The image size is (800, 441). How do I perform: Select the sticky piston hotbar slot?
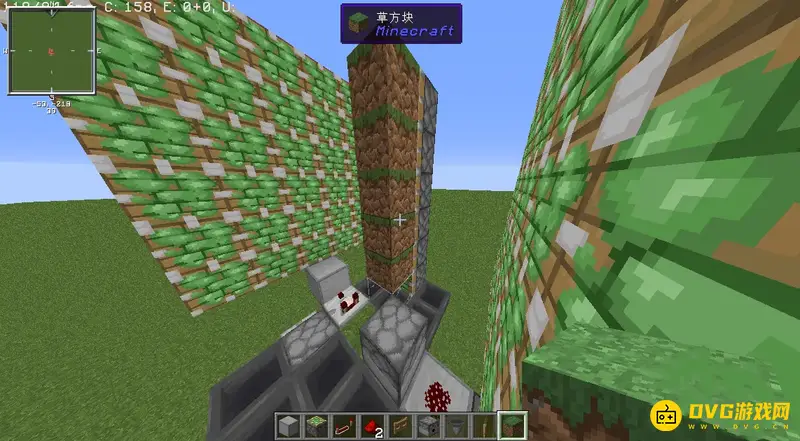(x=316, y=427)
